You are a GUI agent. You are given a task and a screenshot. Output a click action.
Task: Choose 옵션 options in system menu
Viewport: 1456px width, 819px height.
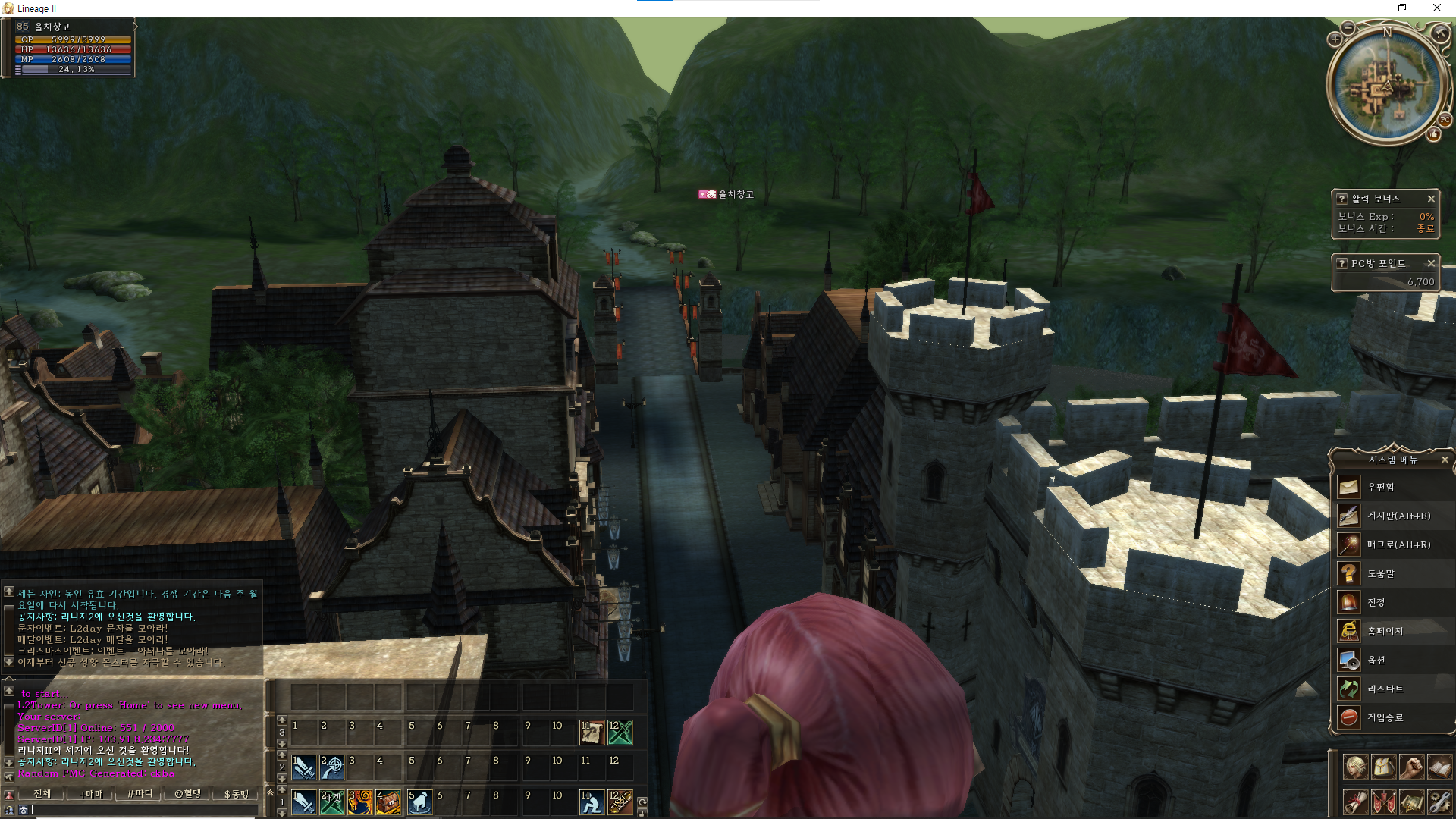tap(1376, 660)
